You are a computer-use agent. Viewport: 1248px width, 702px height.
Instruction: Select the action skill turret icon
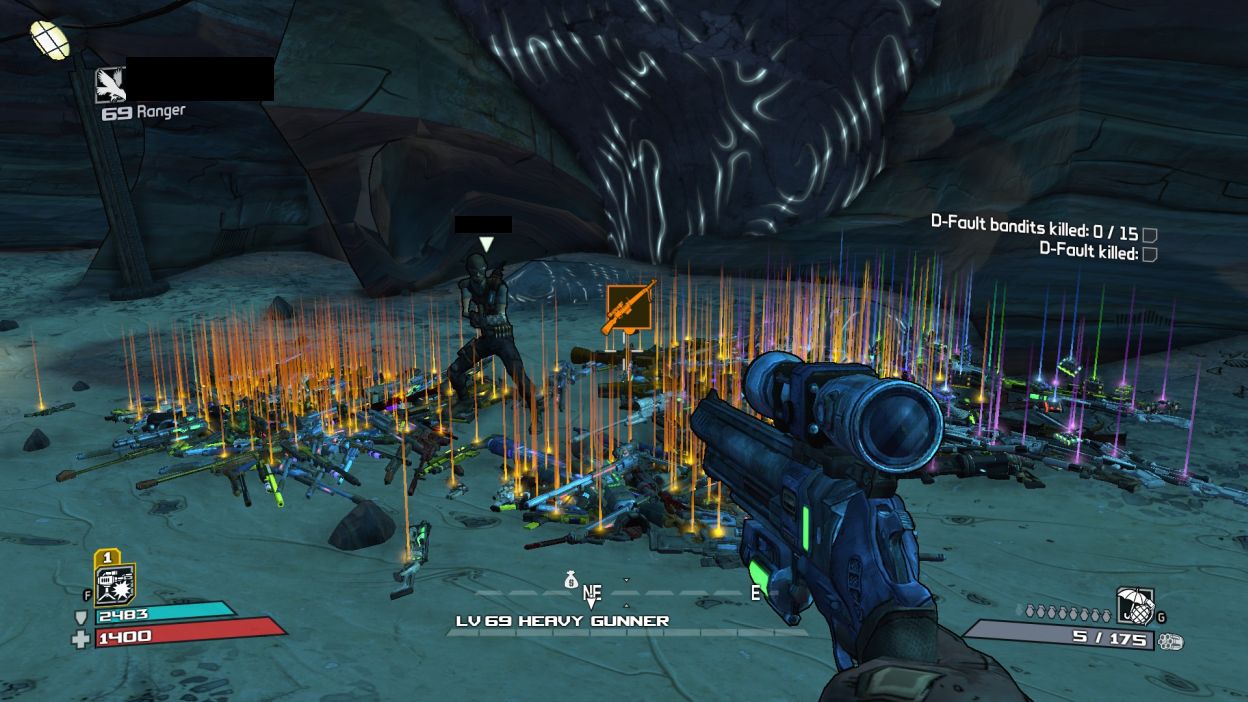click(114, 584)
